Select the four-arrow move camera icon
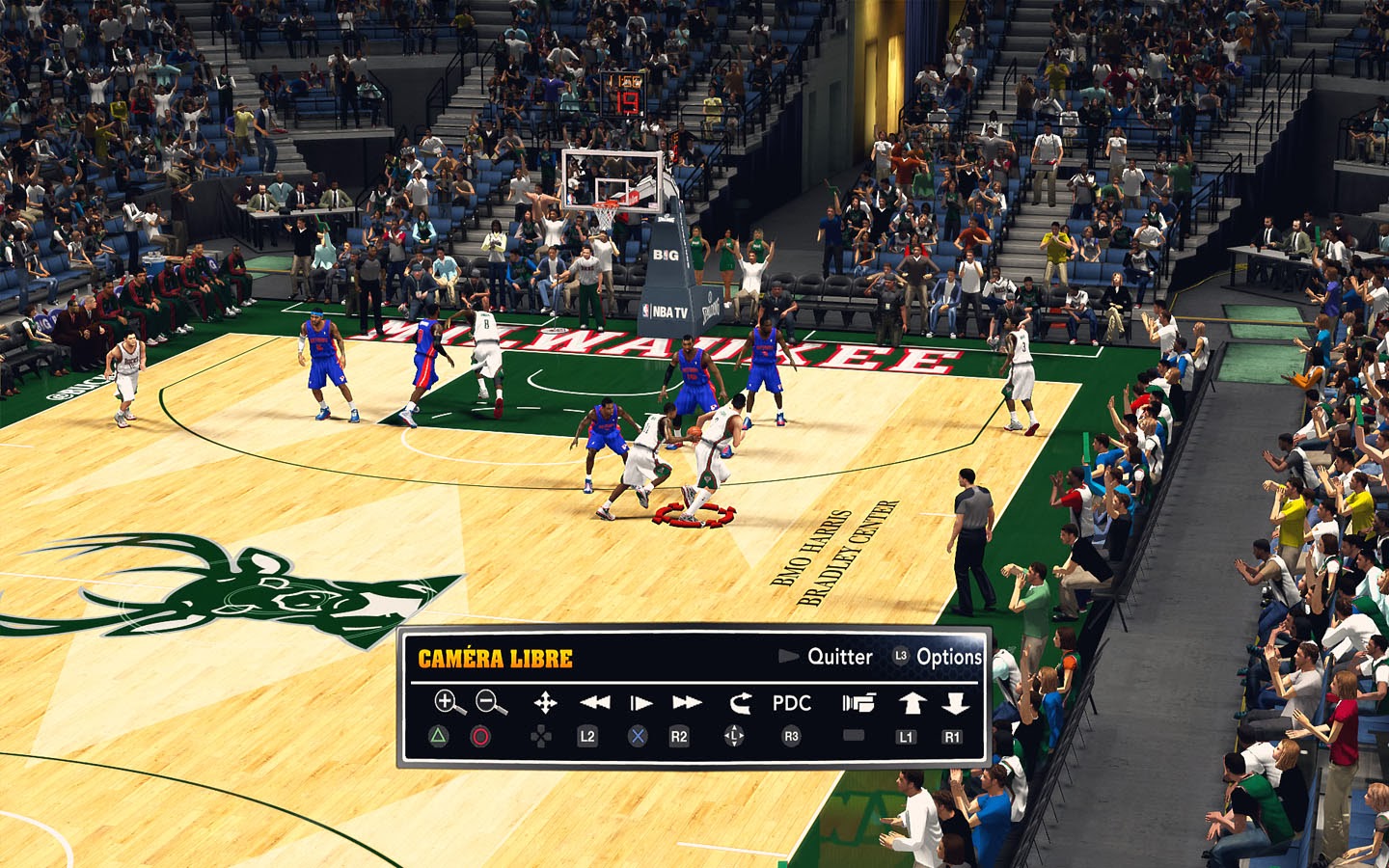 (x=545, y=703)
